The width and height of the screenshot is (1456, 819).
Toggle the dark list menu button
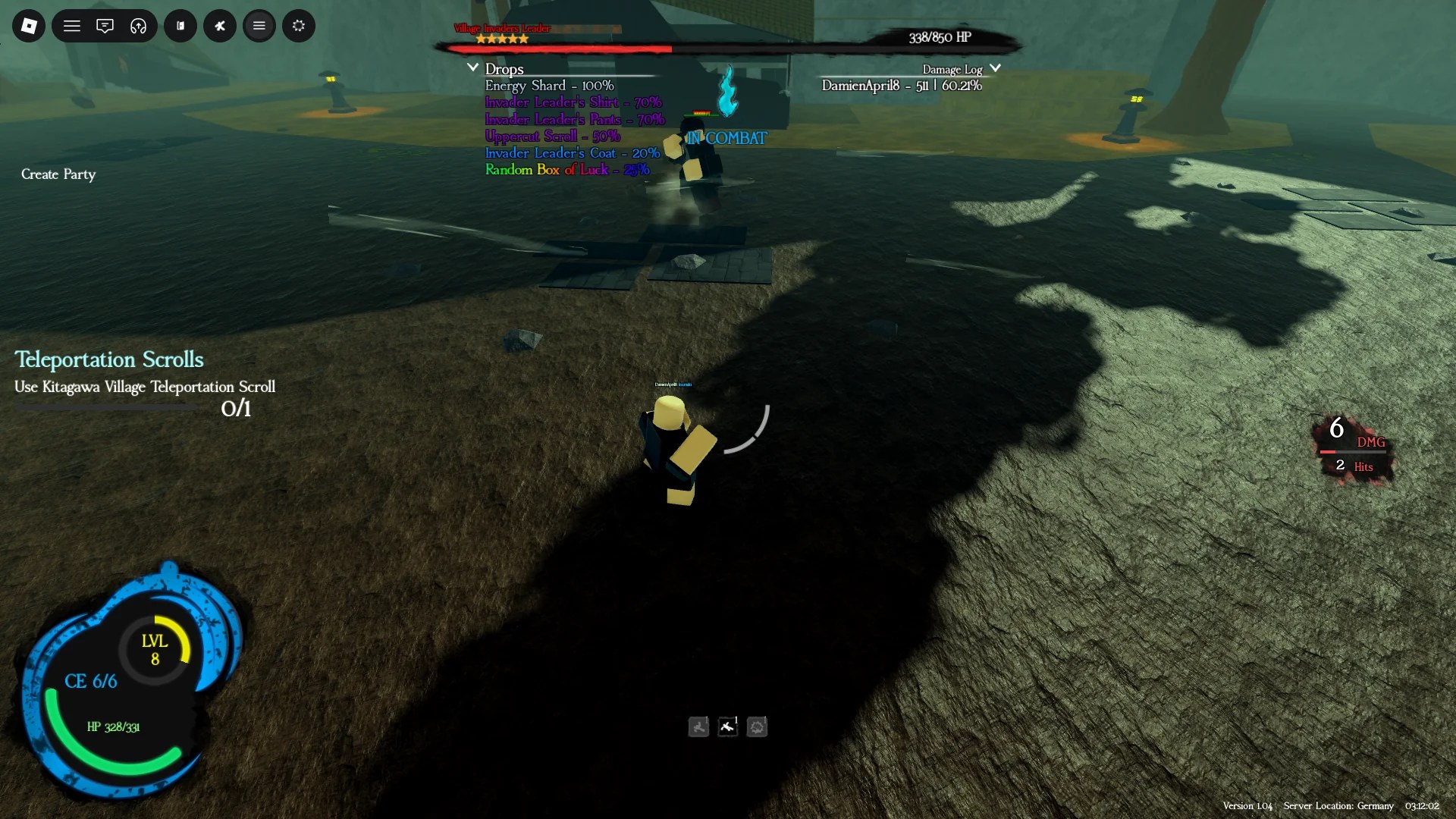[259, 25]
